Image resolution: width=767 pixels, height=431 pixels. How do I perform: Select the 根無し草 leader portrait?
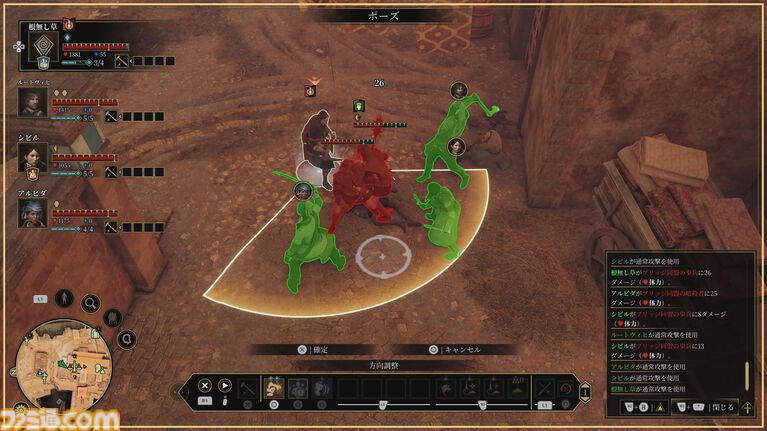coord(41,49)
